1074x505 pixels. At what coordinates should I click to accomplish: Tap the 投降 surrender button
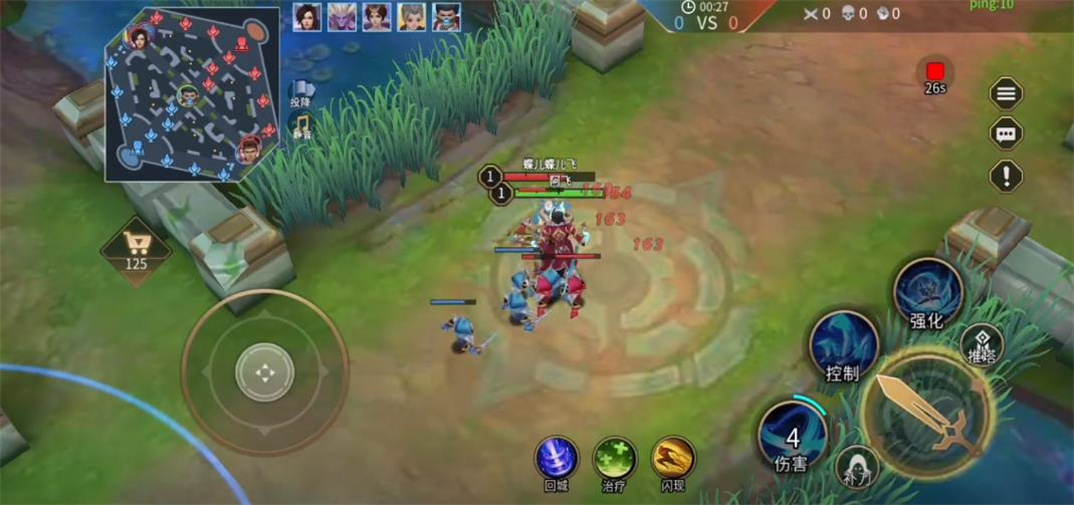pos(302,92)
